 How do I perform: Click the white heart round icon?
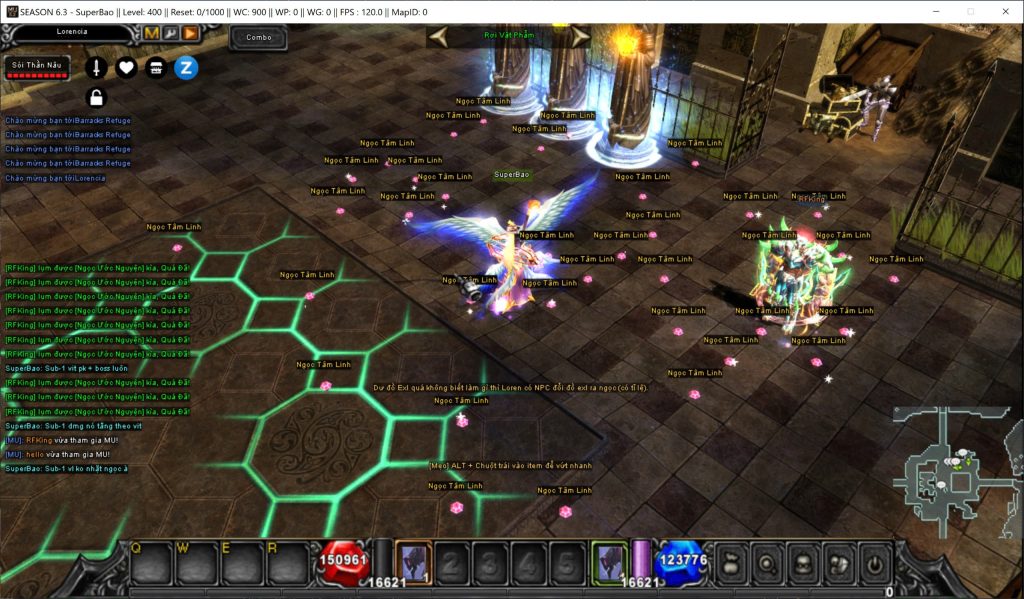(126, 68)
